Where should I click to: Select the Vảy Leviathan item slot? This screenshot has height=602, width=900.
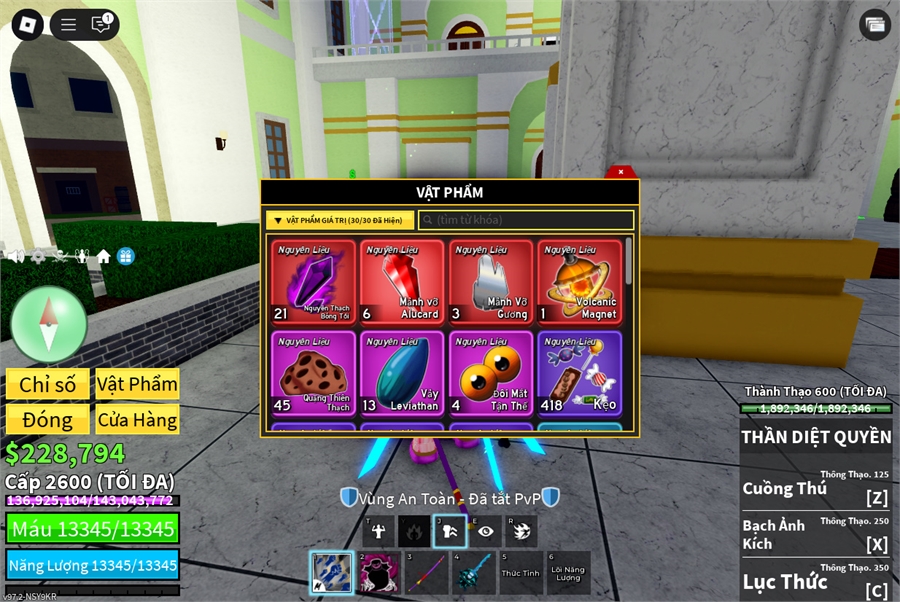(402, 373)
